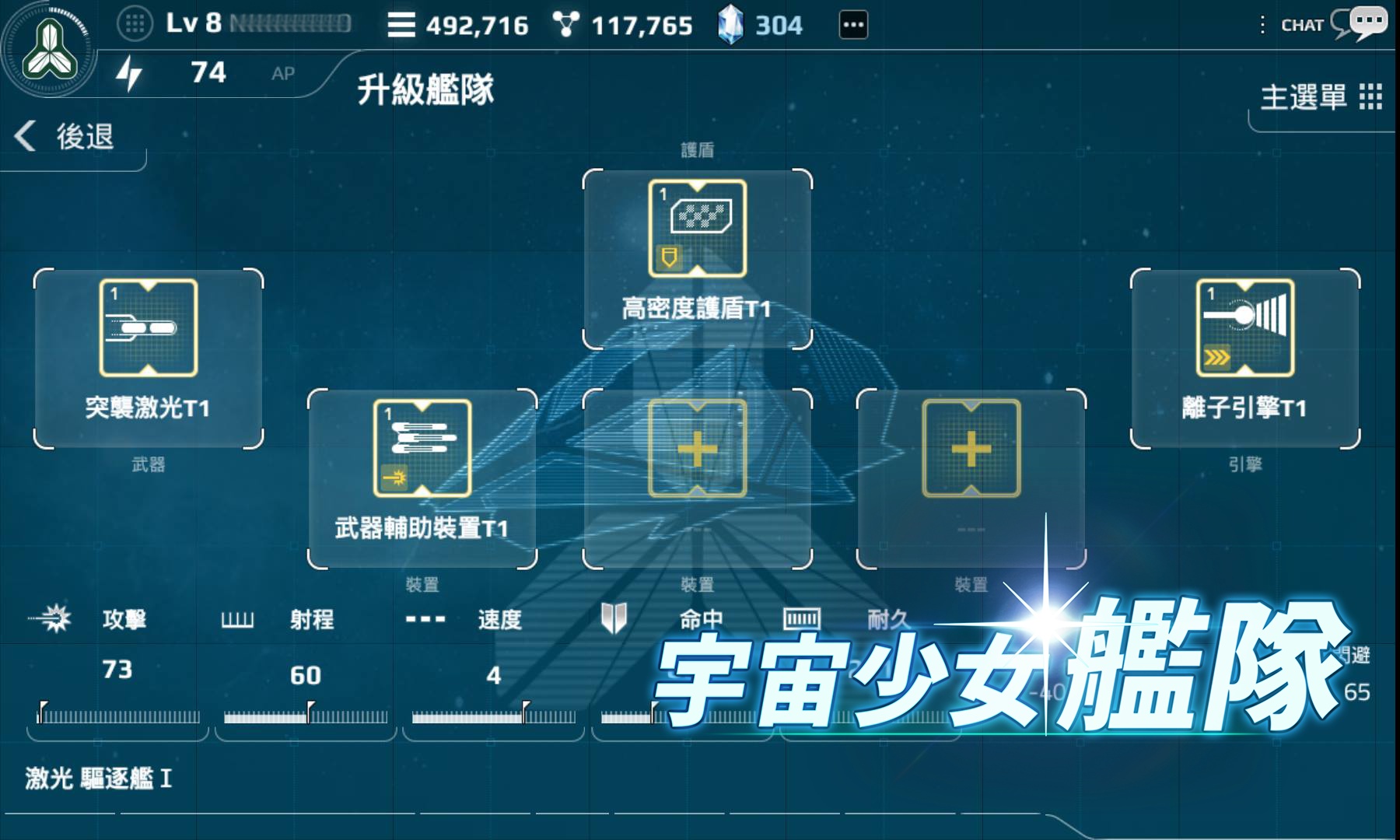This screenshot has width=1400, height=840.
Task: Expand the three-dot overflow menu in top bar
Action: [853, 23]
